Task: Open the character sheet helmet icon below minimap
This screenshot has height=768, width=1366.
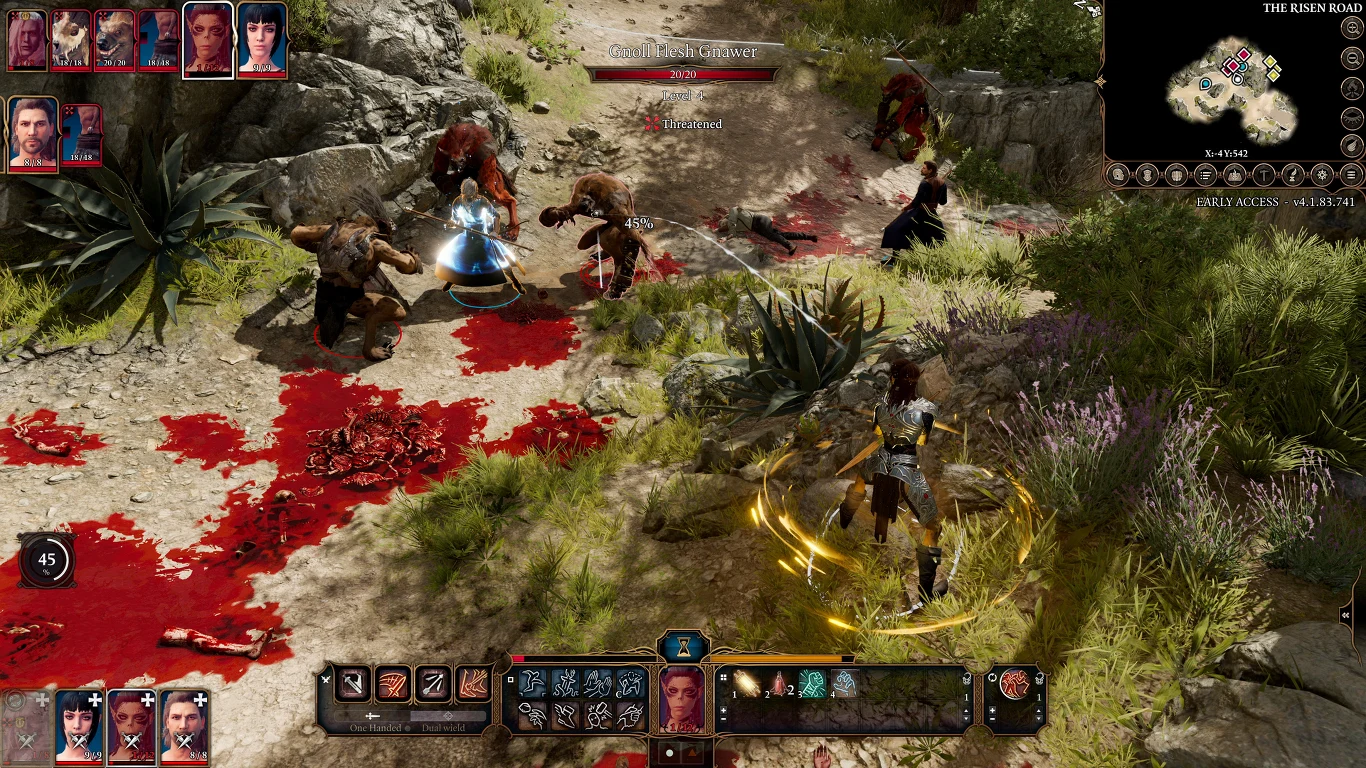Action: point(1118,175)
